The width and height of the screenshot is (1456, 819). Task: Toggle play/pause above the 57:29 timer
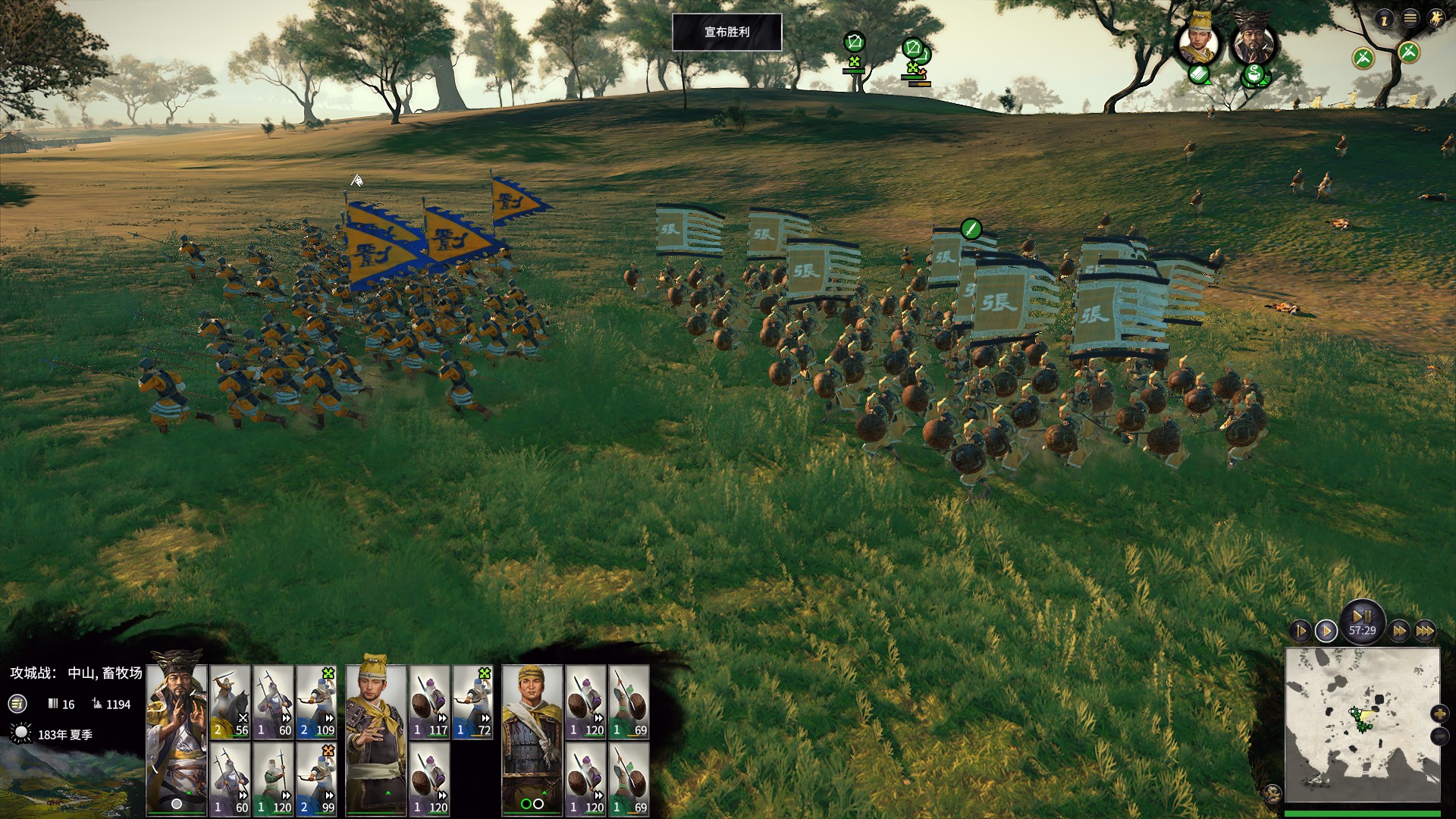1362,616
